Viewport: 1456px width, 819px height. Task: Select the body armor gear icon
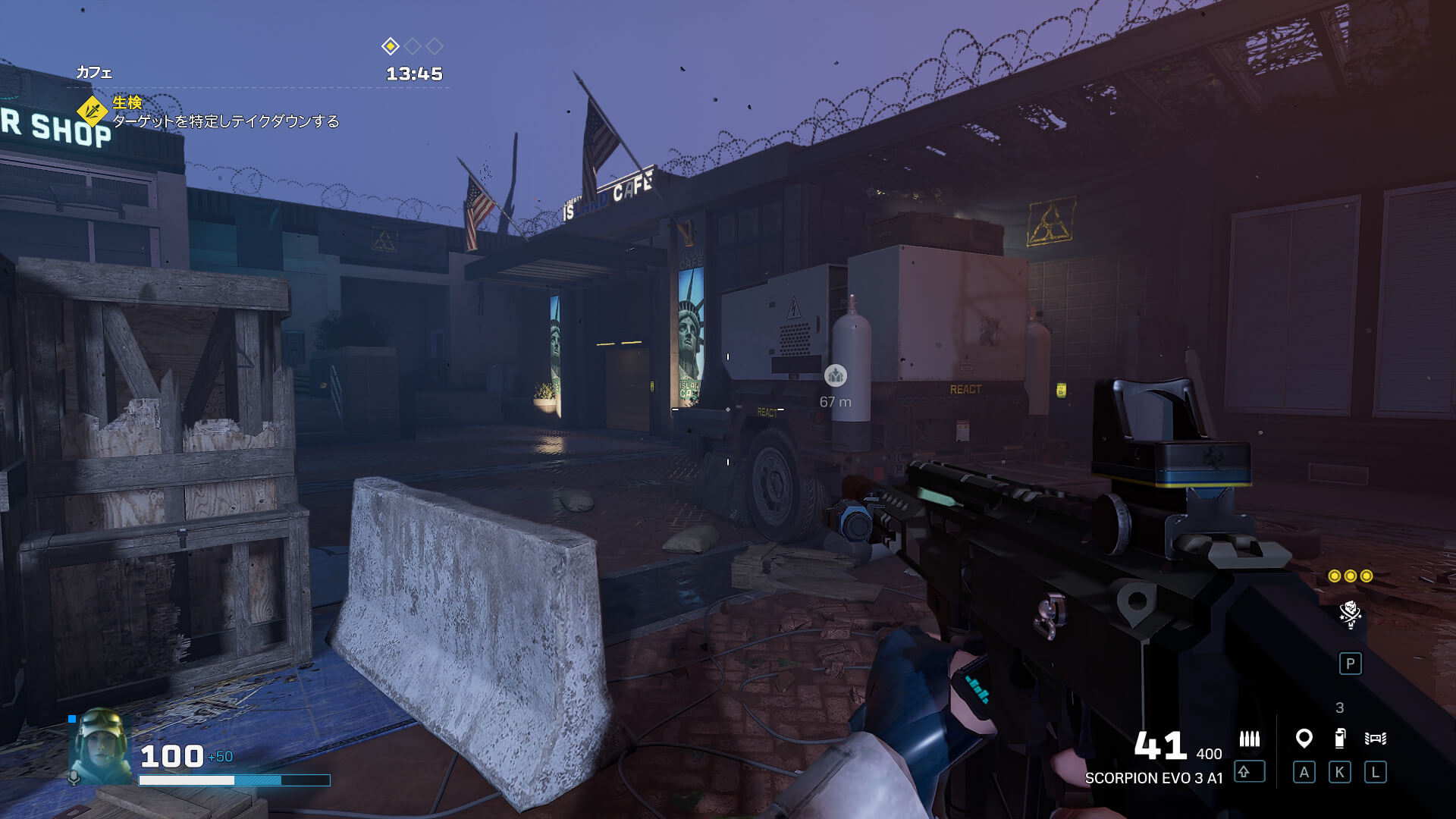point(1375,738)
